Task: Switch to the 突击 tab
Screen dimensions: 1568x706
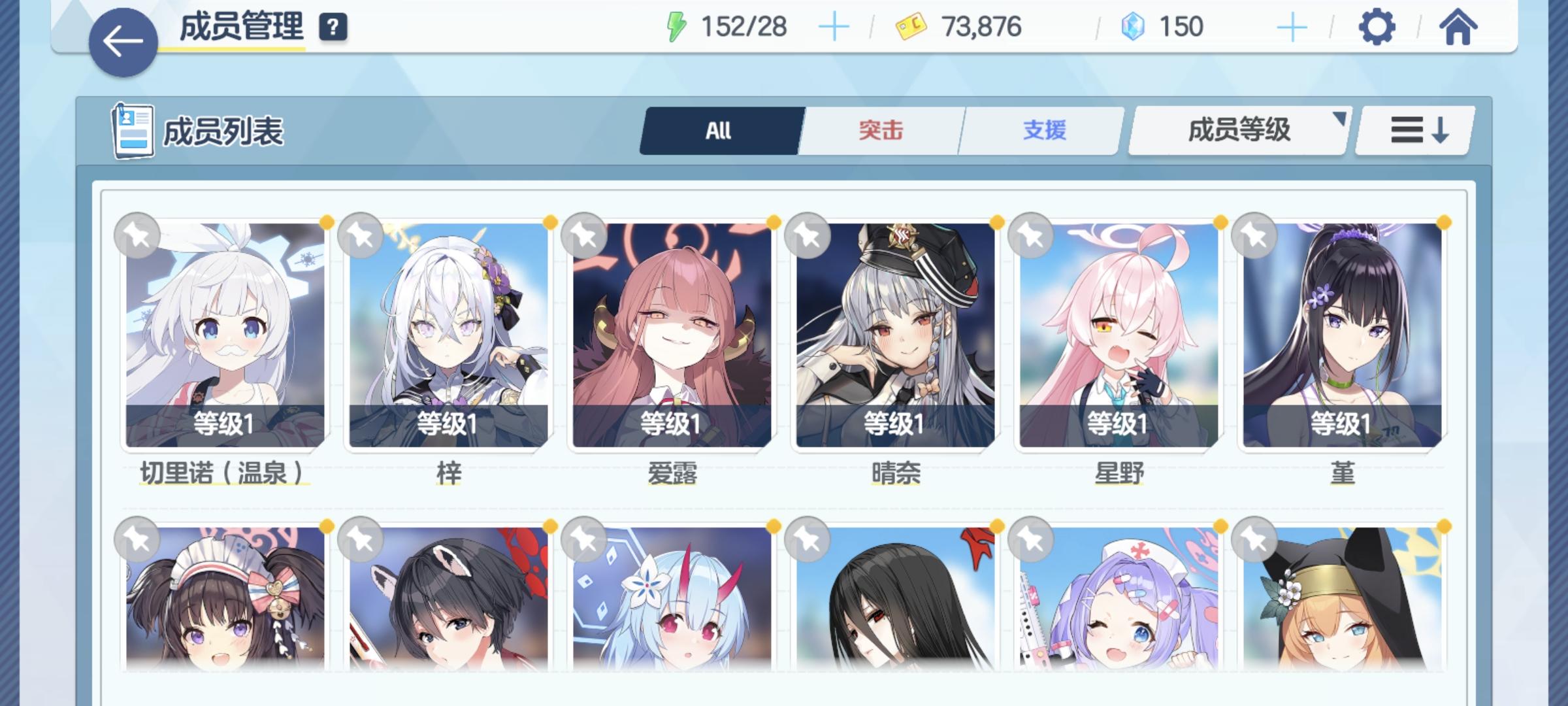Action: coord(879,130)
